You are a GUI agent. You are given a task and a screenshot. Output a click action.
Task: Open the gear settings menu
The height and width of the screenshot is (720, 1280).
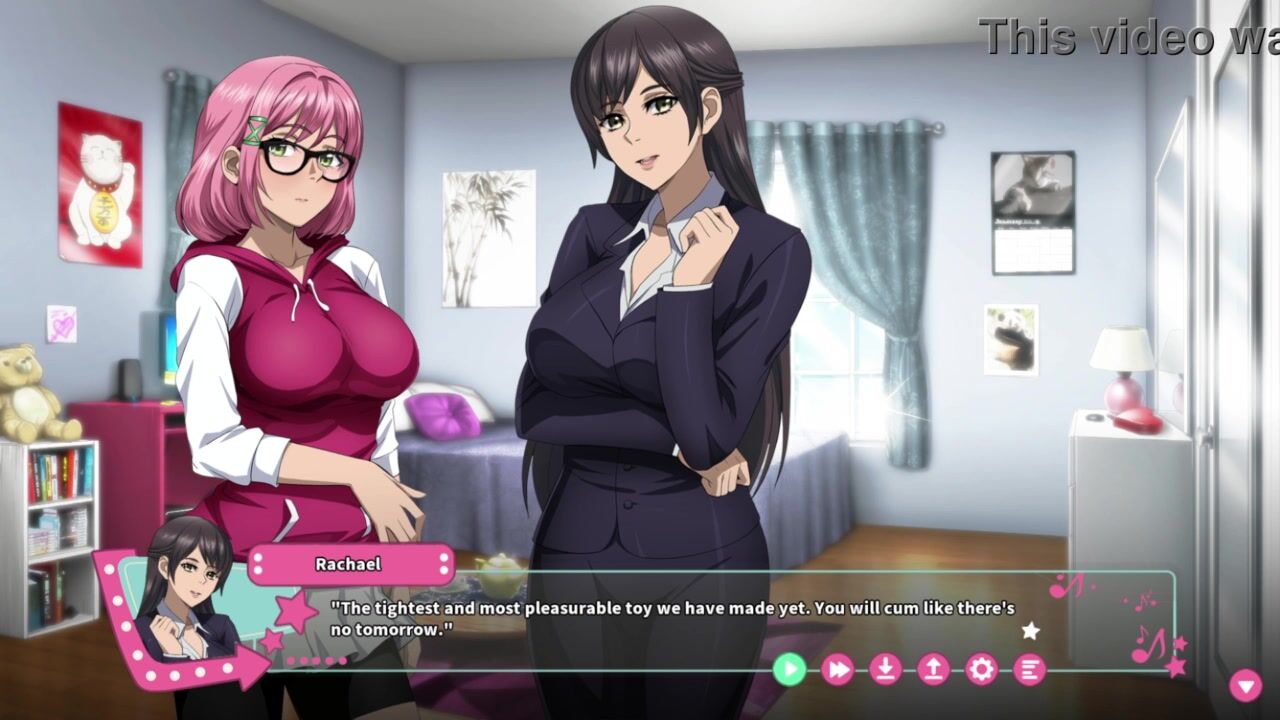(x=981, y=669)
